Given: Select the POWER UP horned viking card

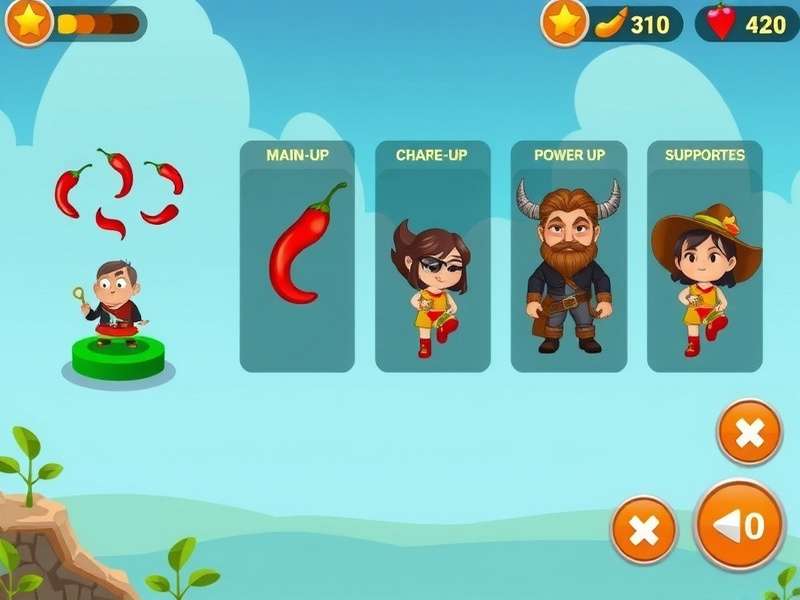Looking at the screenshot, I should (x=568, y=257).
